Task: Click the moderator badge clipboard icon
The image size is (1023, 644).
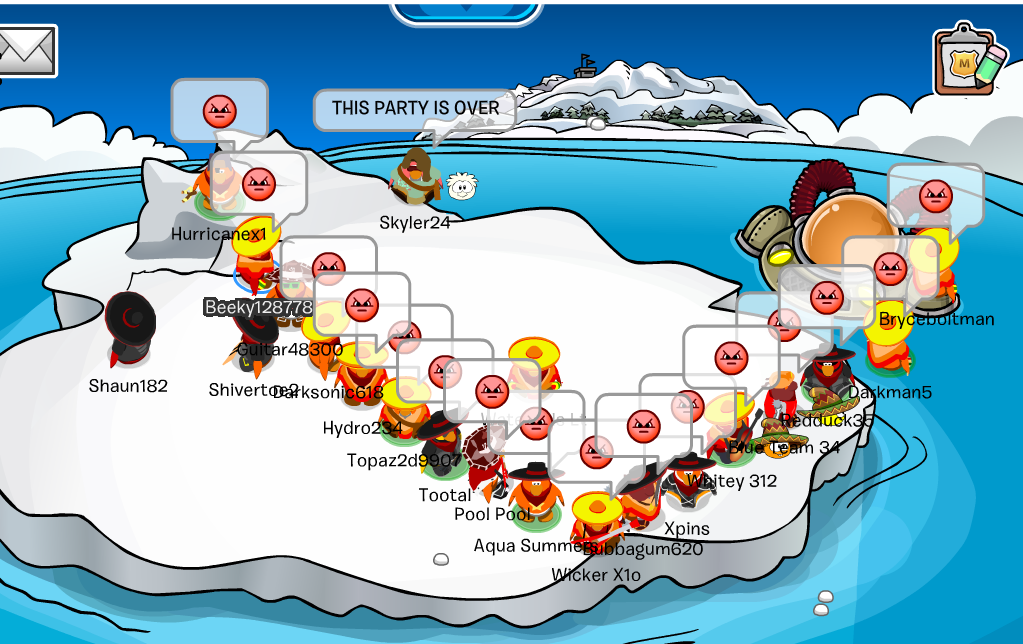Action: (968, 60)
